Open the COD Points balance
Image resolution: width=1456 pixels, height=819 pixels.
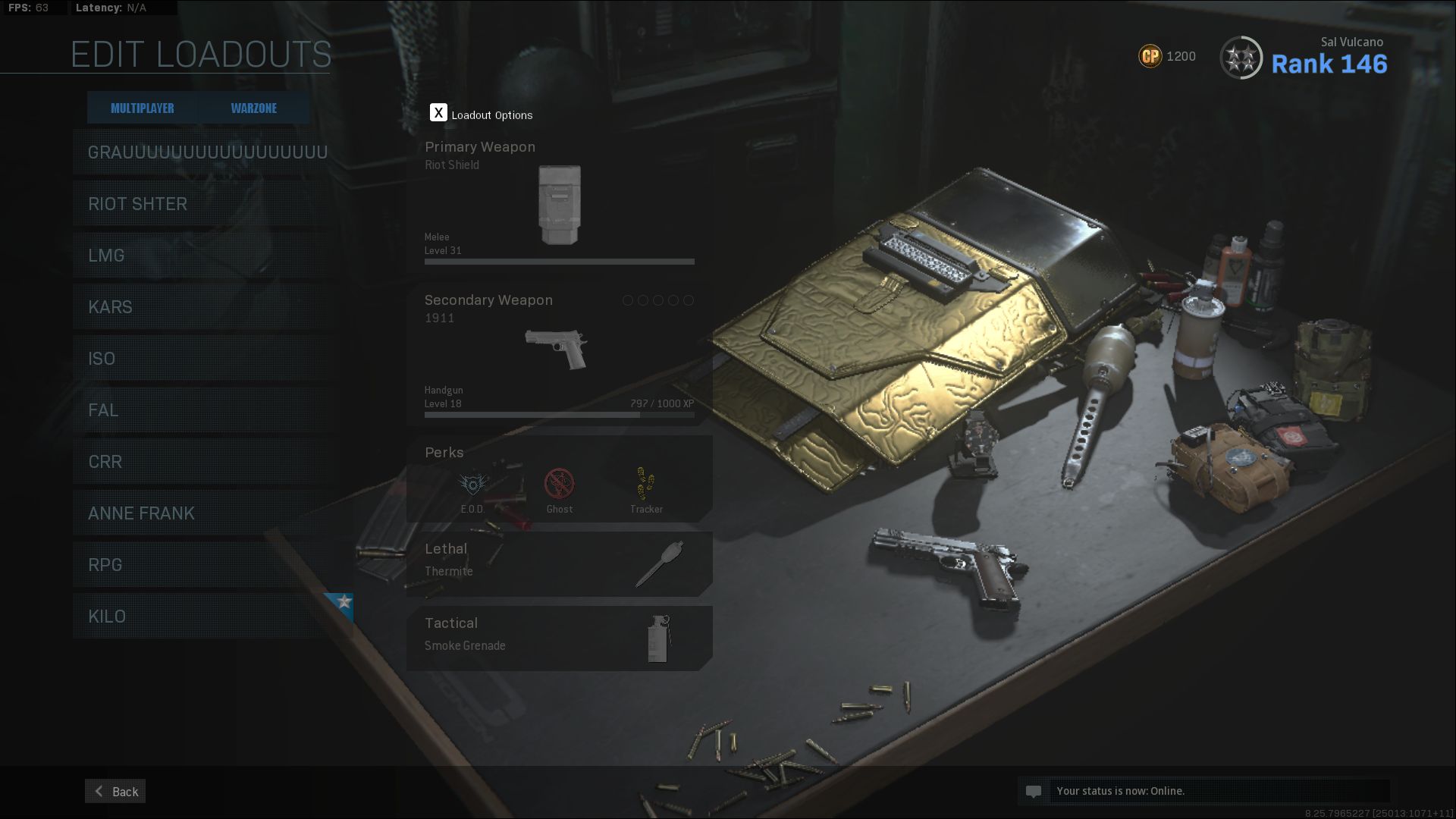pos(1167,56)
